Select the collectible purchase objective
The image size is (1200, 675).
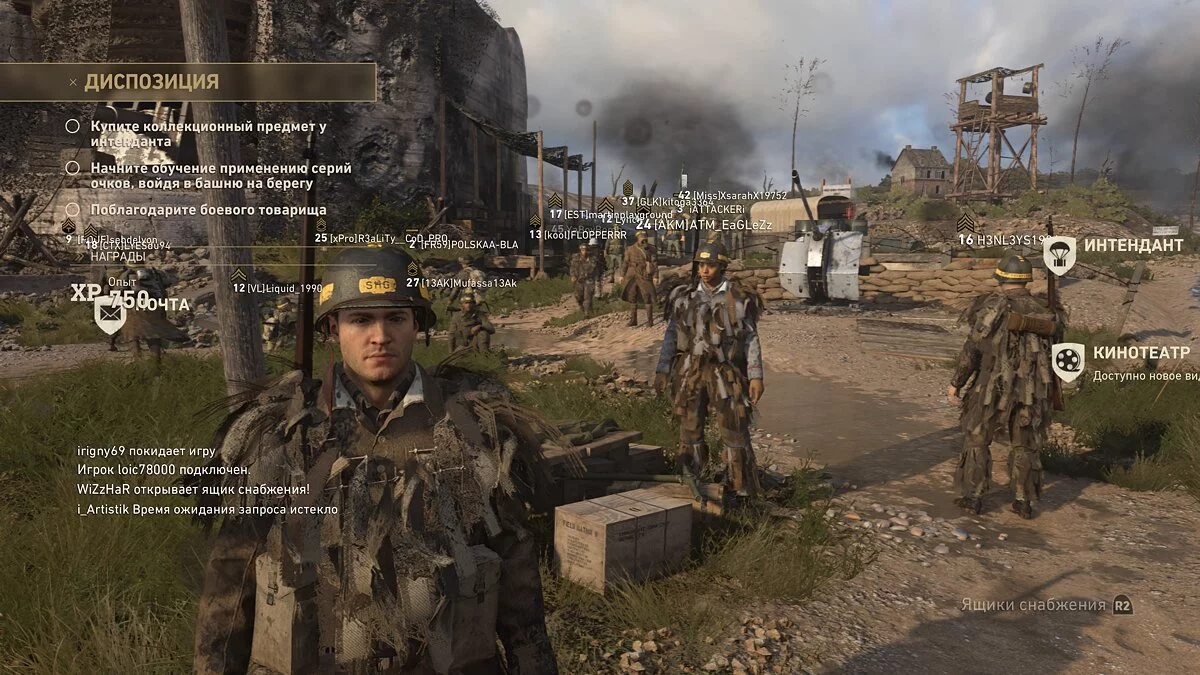208,134
